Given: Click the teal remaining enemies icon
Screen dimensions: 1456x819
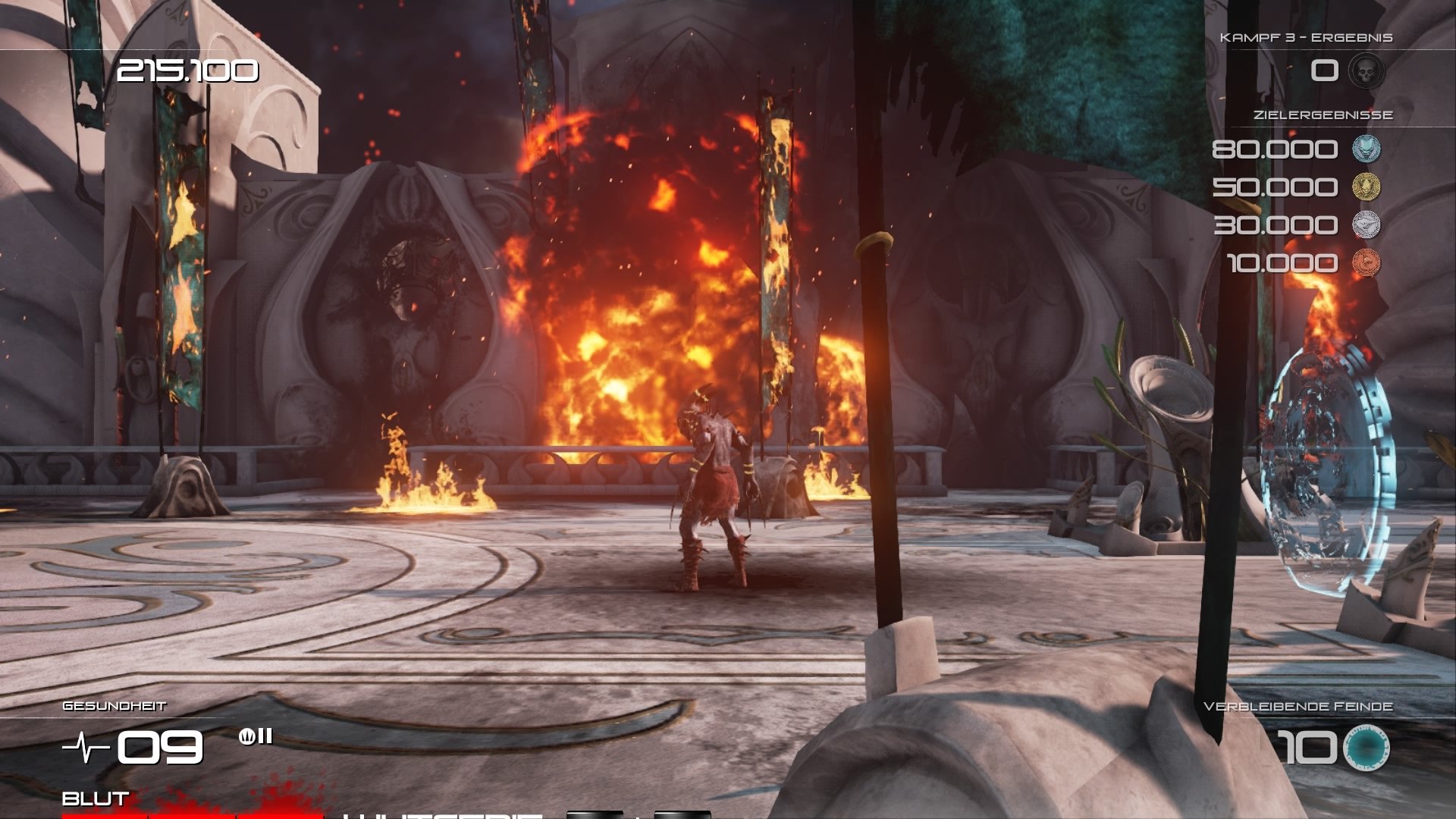Looking at the screenshot, I should (x=1366, y=747).
